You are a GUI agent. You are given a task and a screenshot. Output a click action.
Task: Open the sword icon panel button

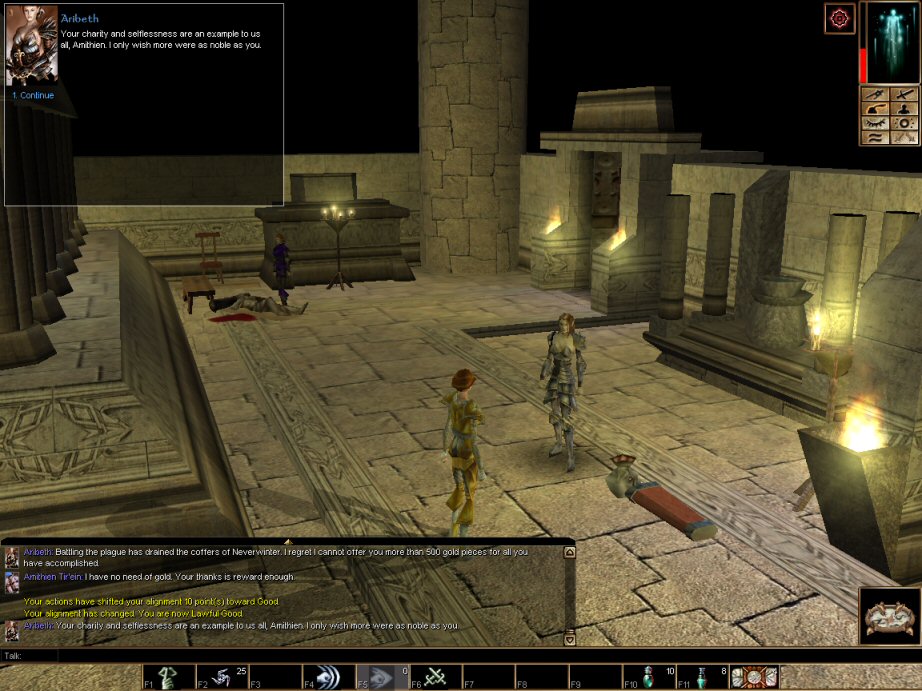tap(904, 94)
